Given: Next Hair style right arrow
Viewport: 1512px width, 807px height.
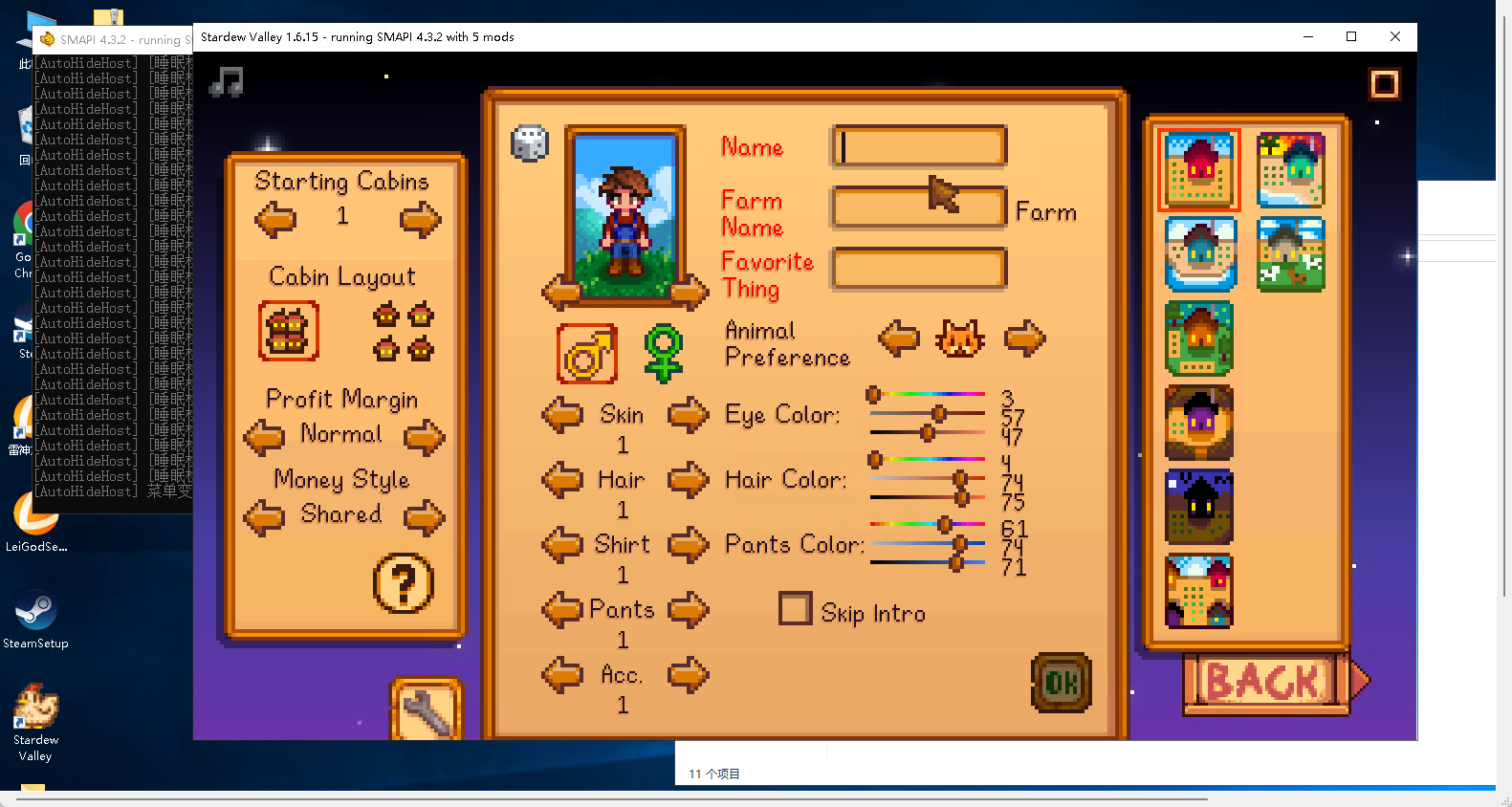Looking at the screenshot, I should coord(688,479).
